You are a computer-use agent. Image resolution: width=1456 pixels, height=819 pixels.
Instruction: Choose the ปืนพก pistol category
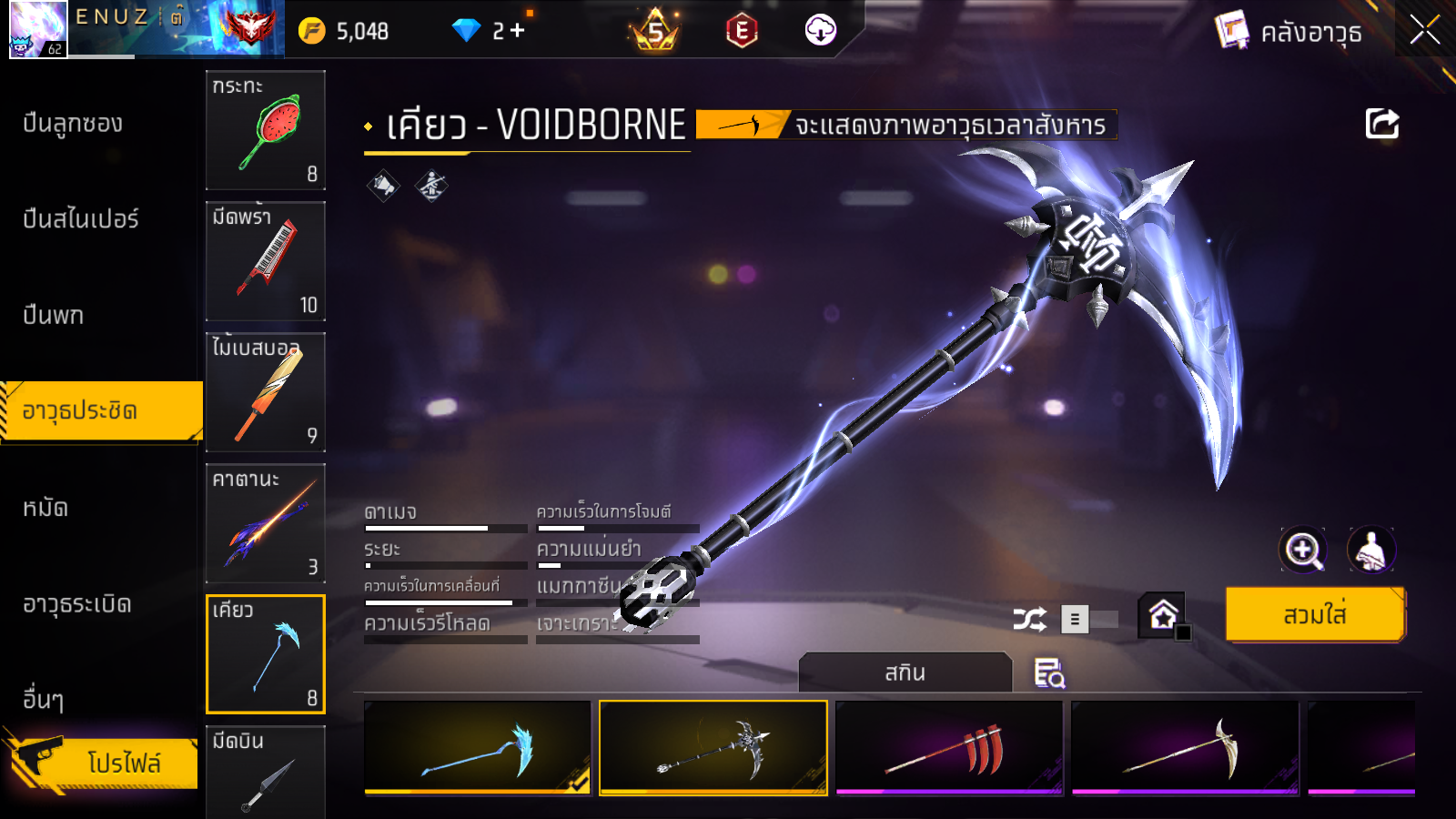[x=54, y=316]
